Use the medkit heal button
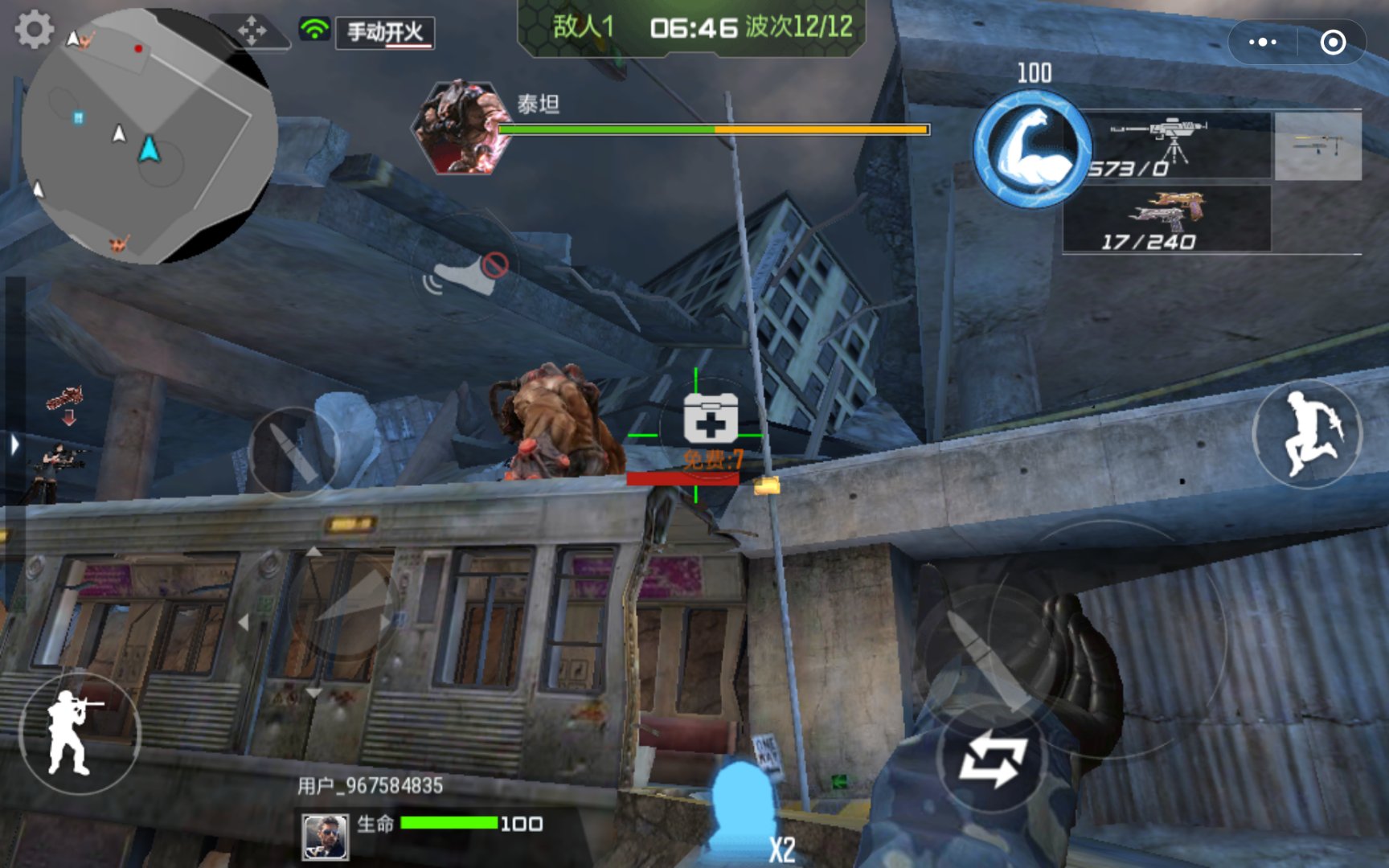 click(x=710, y=418)
